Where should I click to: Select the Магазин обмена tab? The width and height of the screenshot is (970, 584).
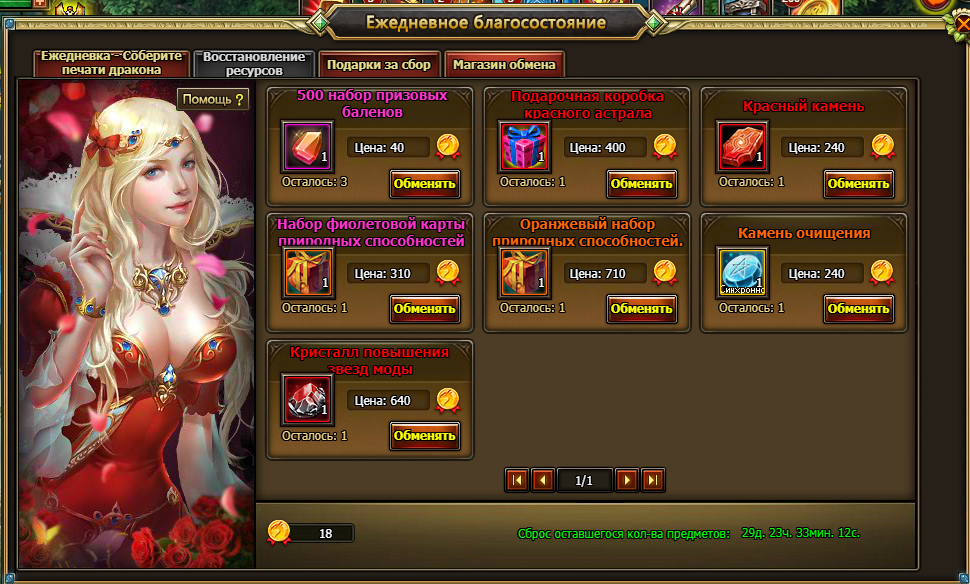tap(504, 64)
